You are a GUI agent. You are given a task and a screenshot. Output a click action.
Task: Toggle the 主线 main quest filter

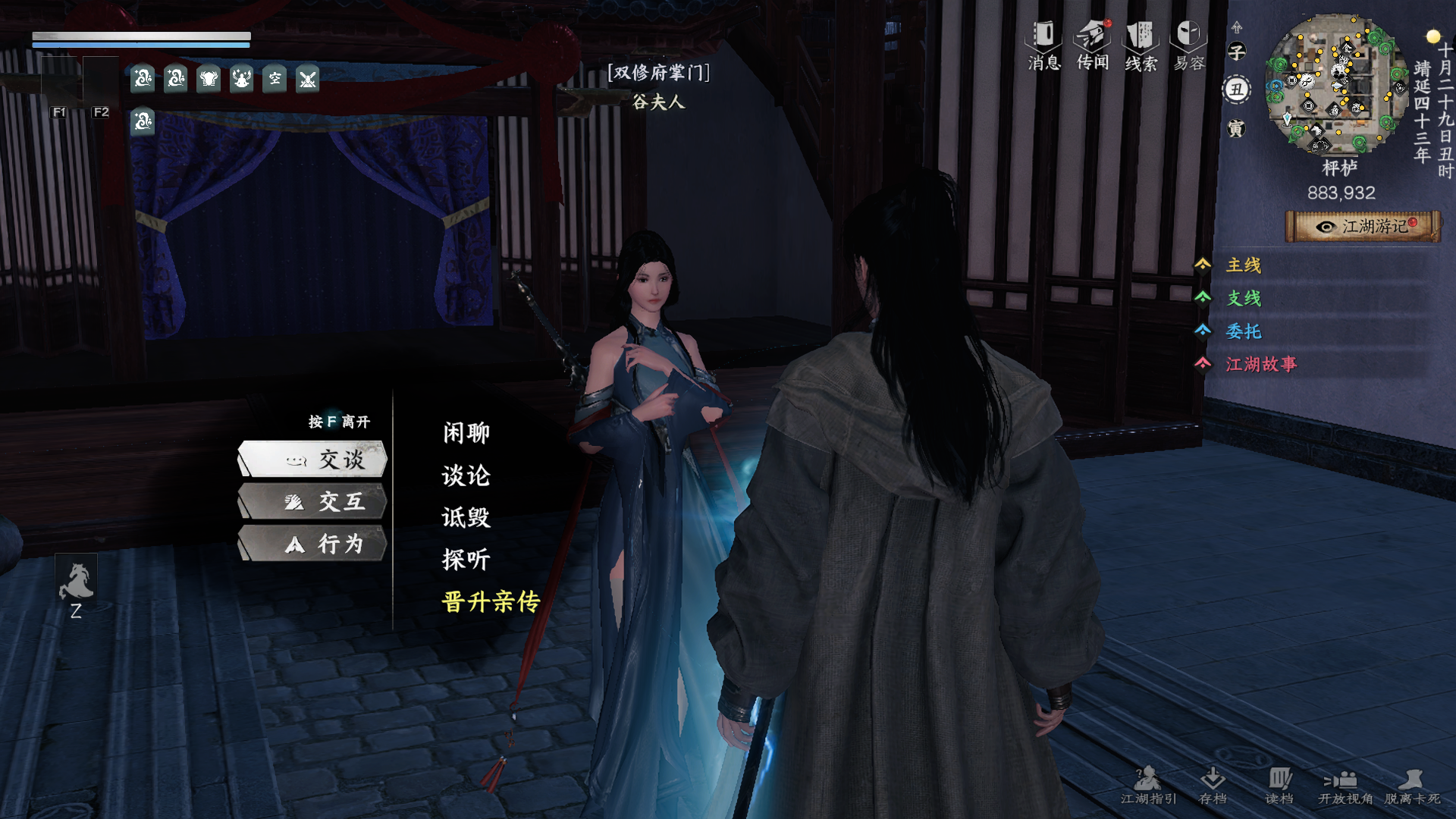pyautogui.click(x=1244, y=266)
